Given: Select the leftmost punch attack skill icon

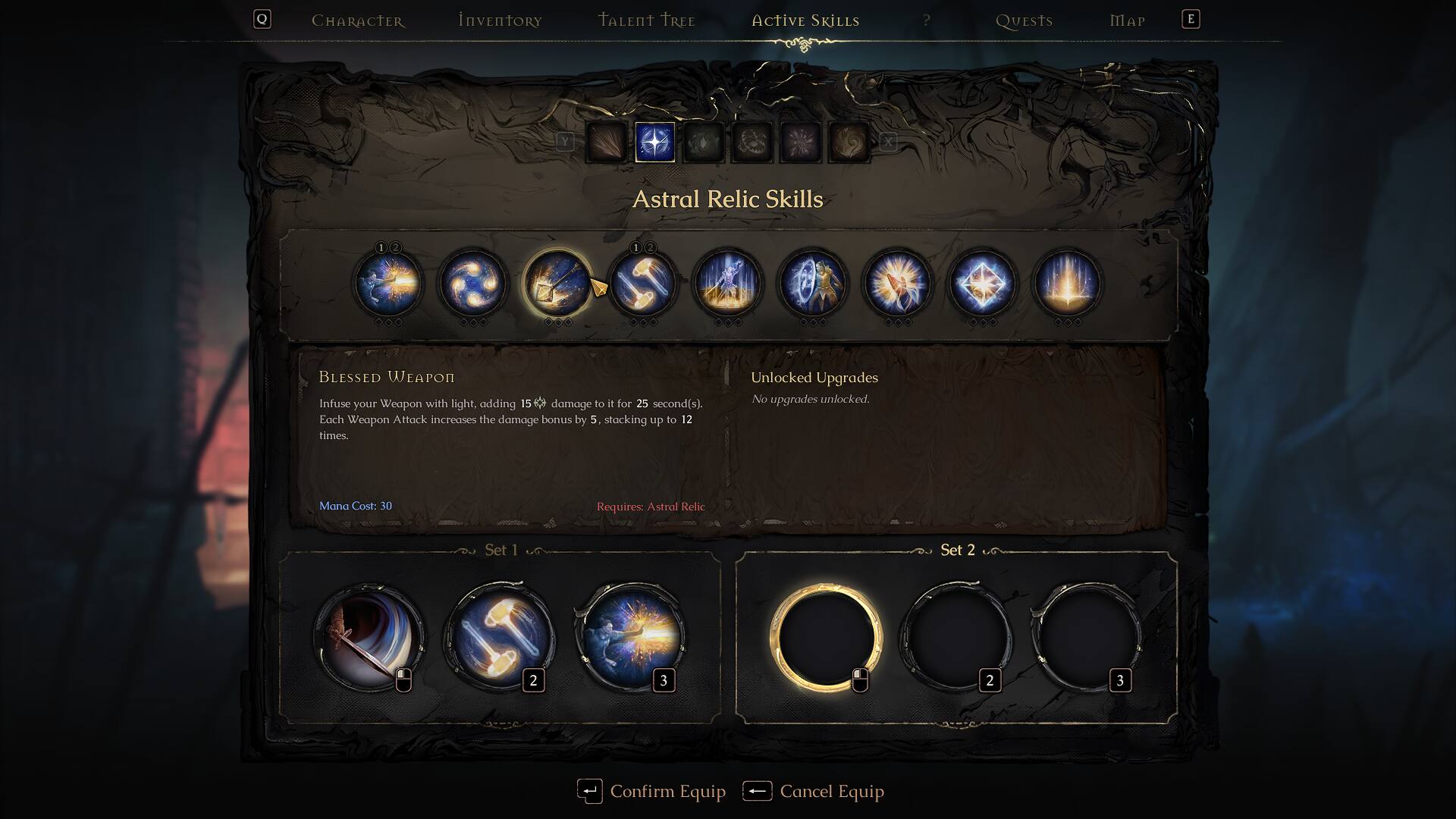Looking at the screenshot, I should point(389,284).
